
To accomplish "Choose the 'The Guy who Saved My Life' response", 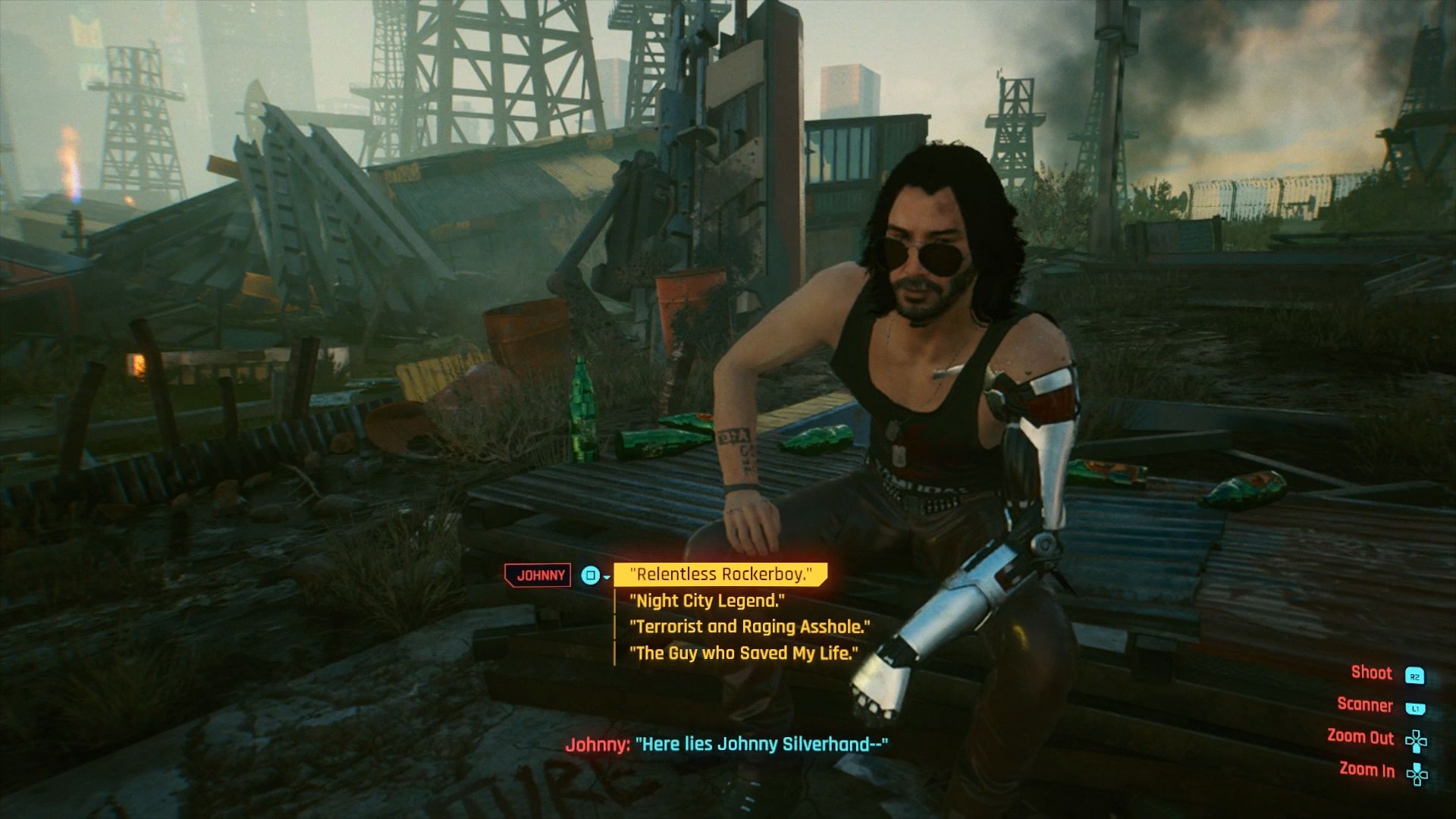I will click(745, 652).
